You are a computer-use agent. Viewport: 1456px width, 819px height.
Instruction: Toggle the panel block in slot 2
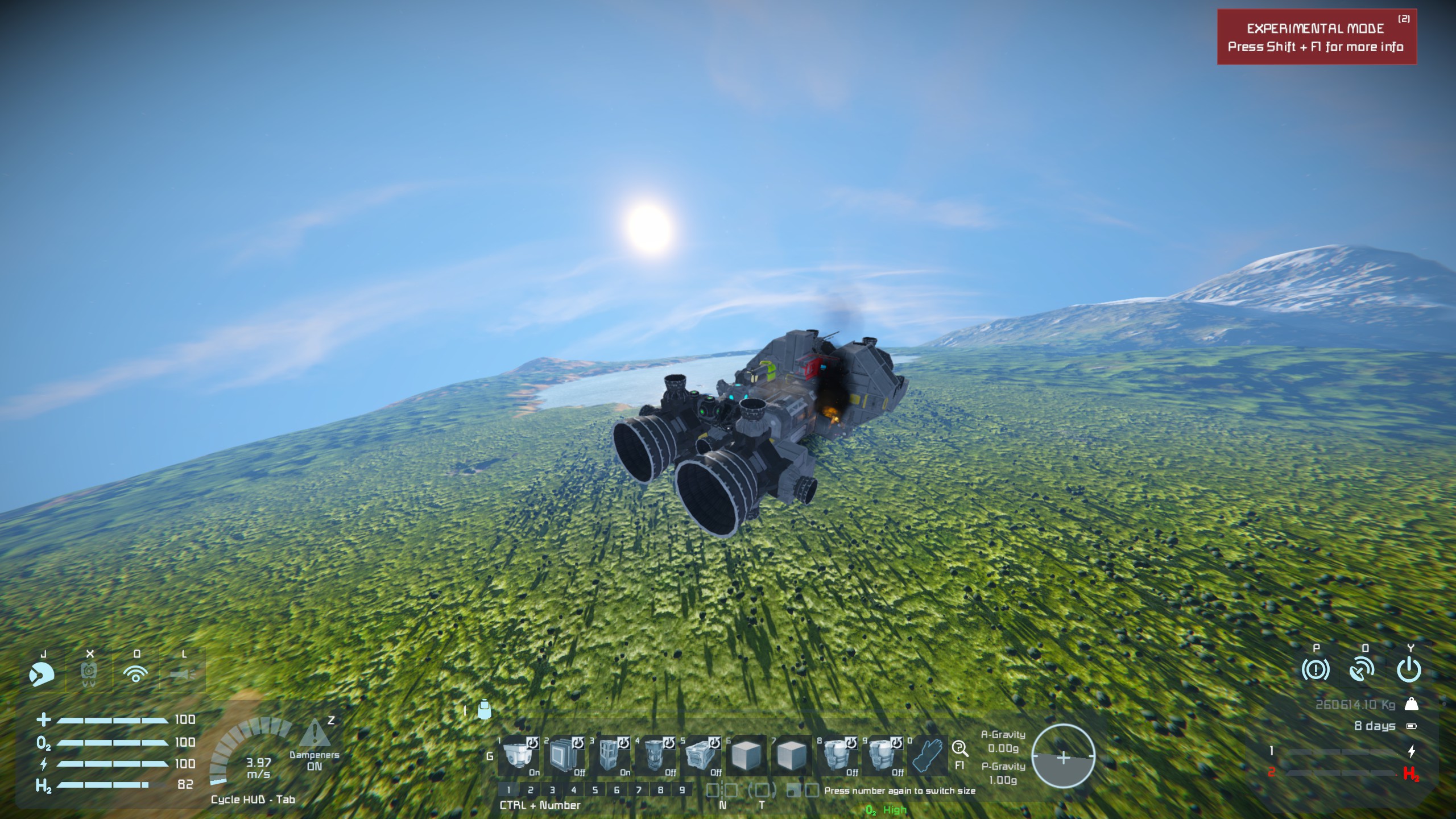point(564,755)
